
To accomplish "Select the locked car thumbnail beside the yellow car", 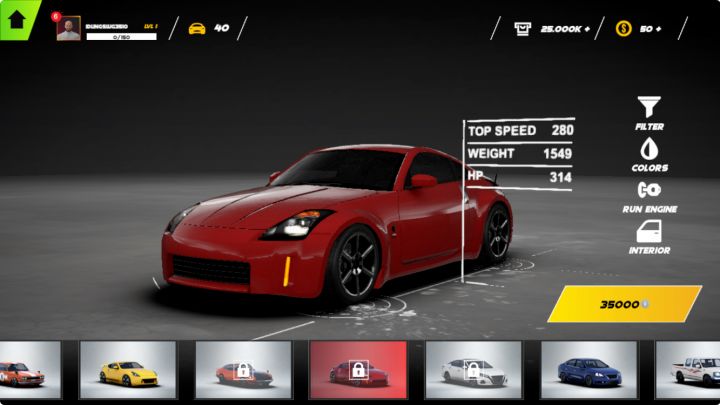I will [x=243, y=371].
